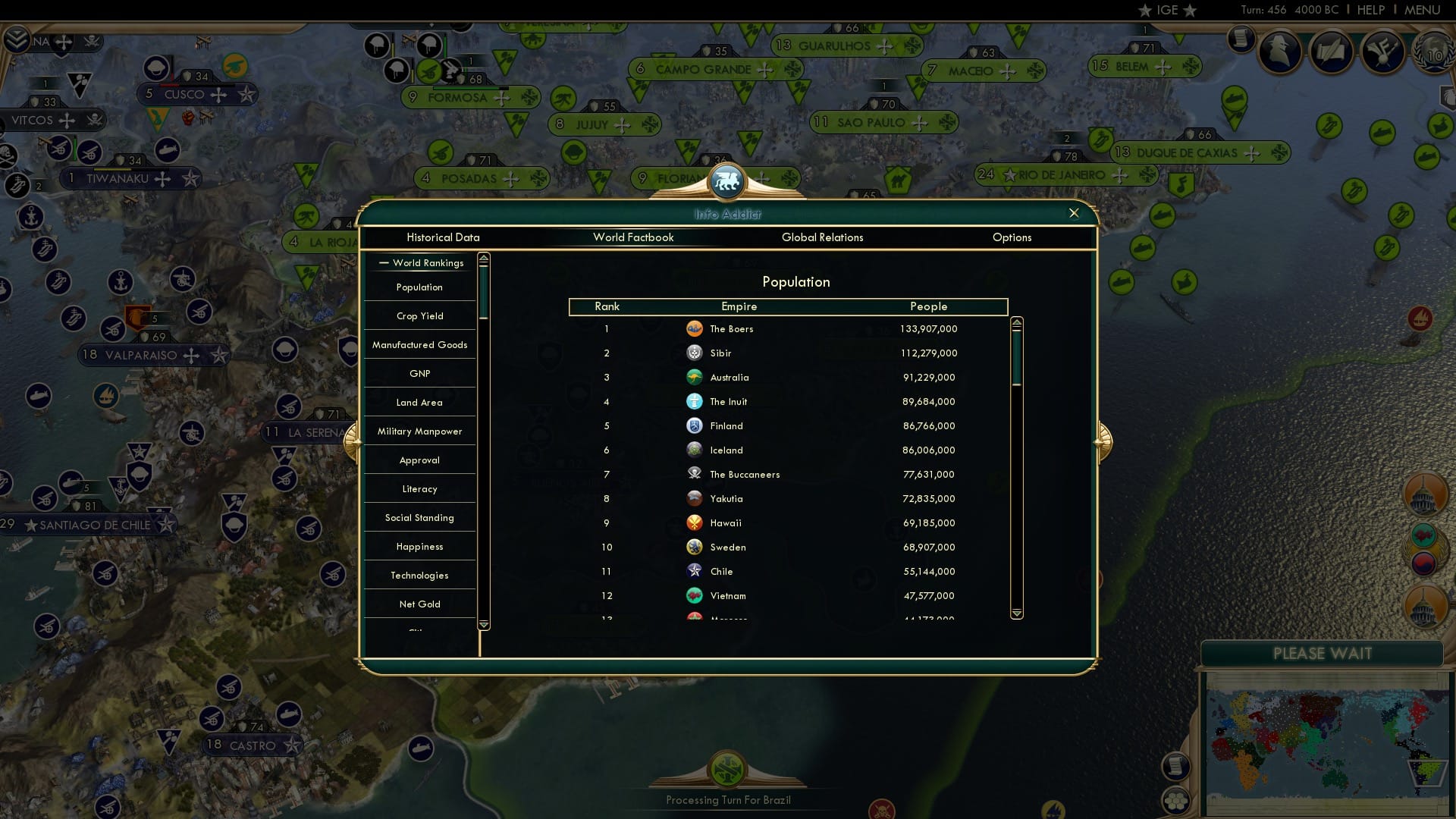Screen dimensions: 1456x819
Task: Click the IGE star icon in top bar
Action: [x=1145, y=10]
